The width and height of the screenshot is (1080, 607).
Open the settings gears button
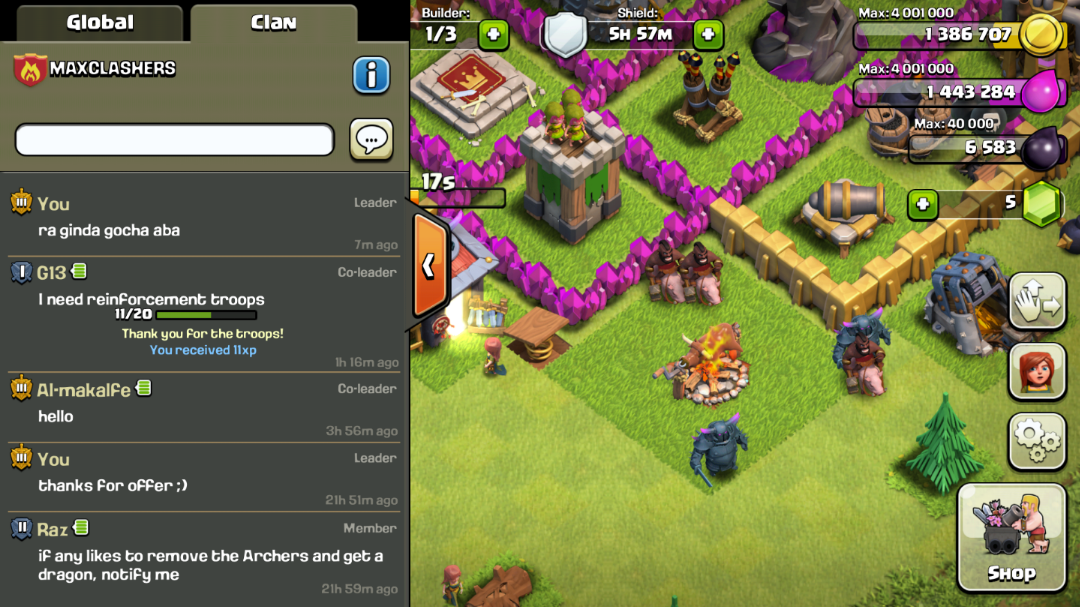[1036, 441]
